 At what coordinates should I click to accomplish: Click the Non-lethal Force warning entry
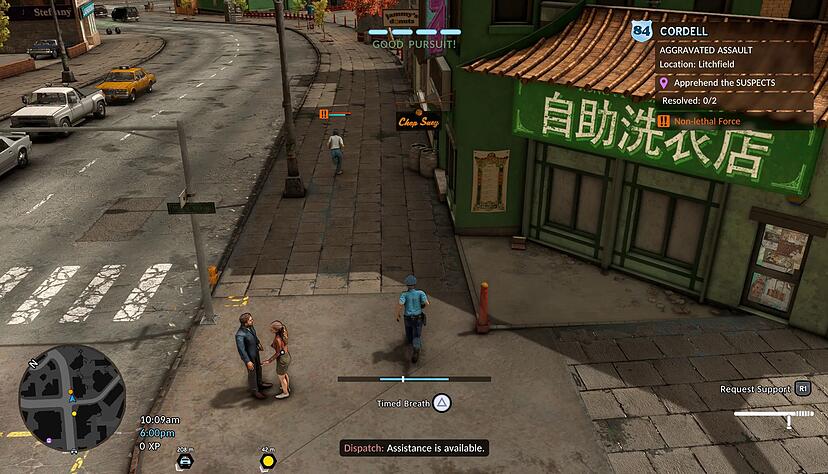click(714, 121)
